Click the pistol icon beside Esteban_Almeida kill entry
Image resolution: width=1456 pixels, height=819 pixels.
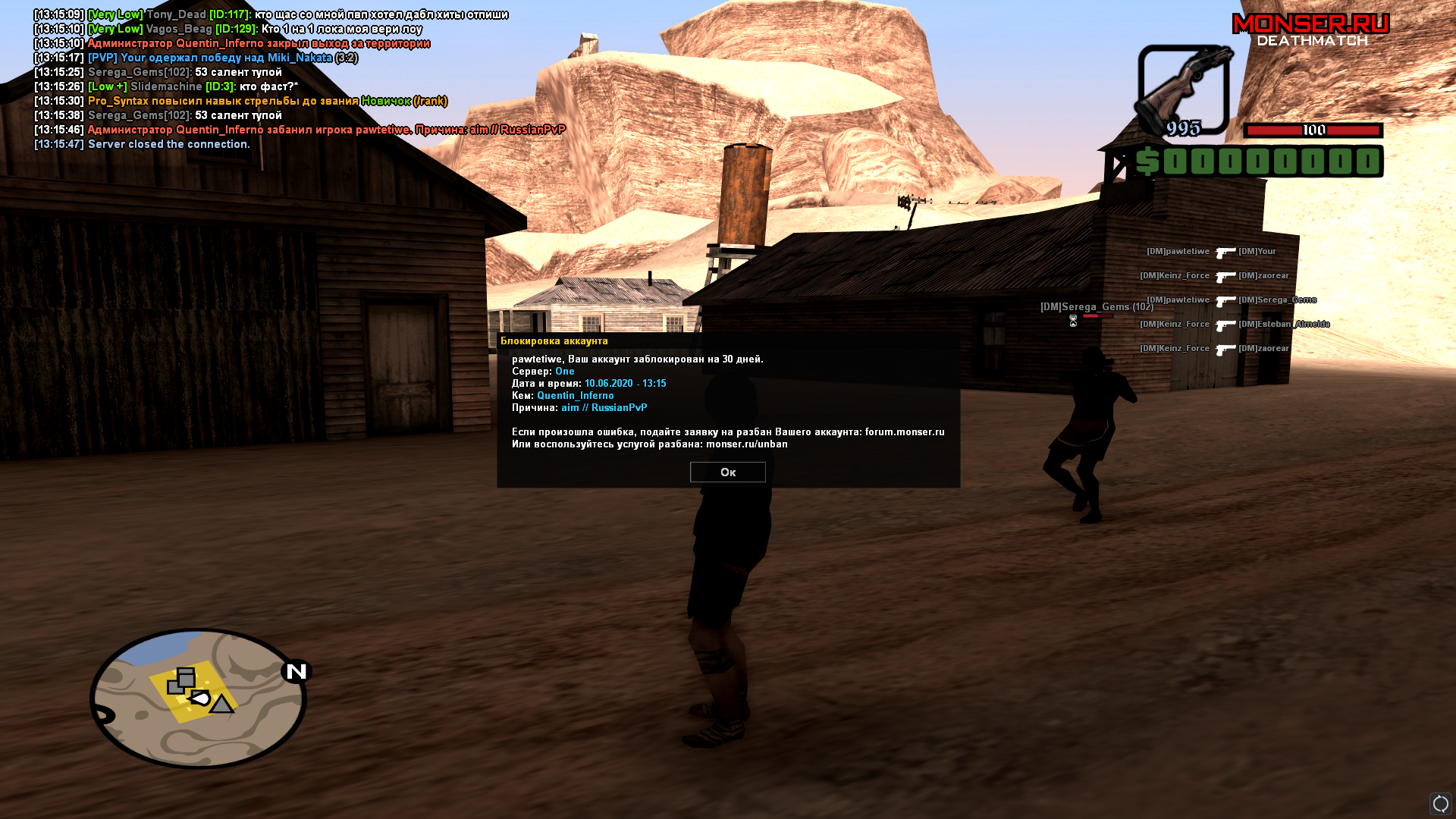click(1227, 324)
